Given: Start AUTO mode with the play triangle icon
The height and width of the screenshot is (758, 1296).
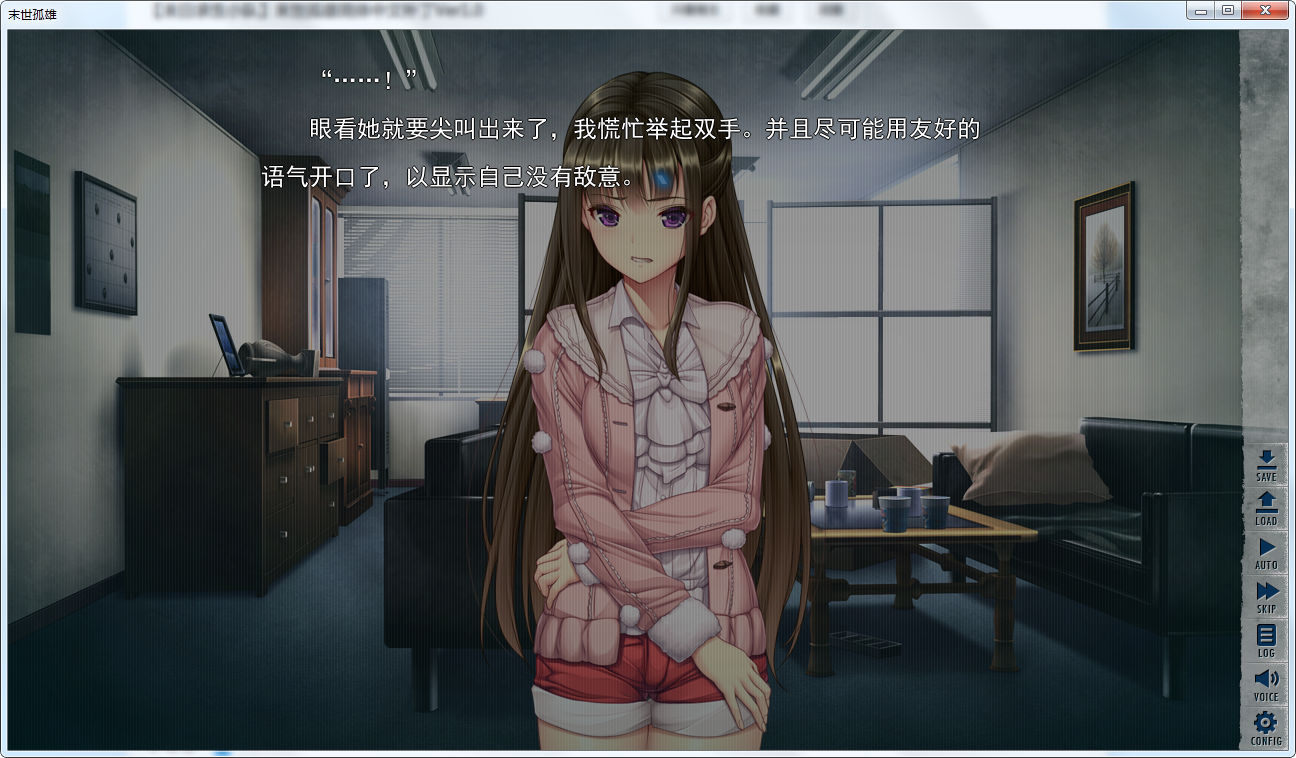Looking at the screenshot, I should coord(1266,552).
